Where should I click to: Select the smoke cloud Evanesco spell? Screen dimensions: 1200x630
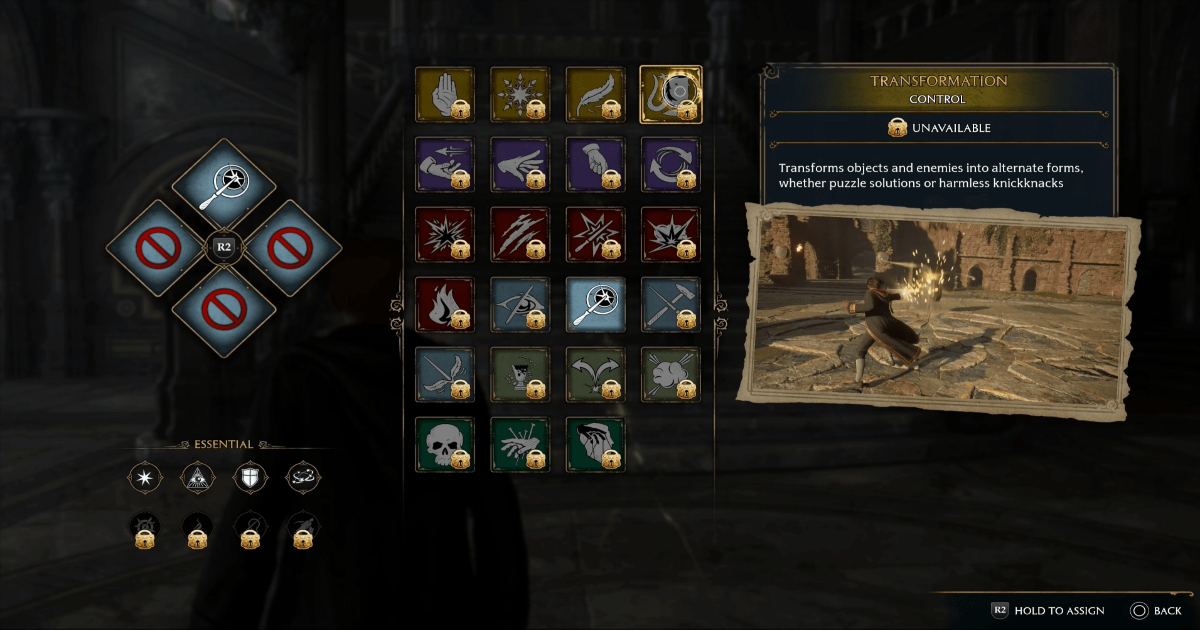tap(670, 374)
